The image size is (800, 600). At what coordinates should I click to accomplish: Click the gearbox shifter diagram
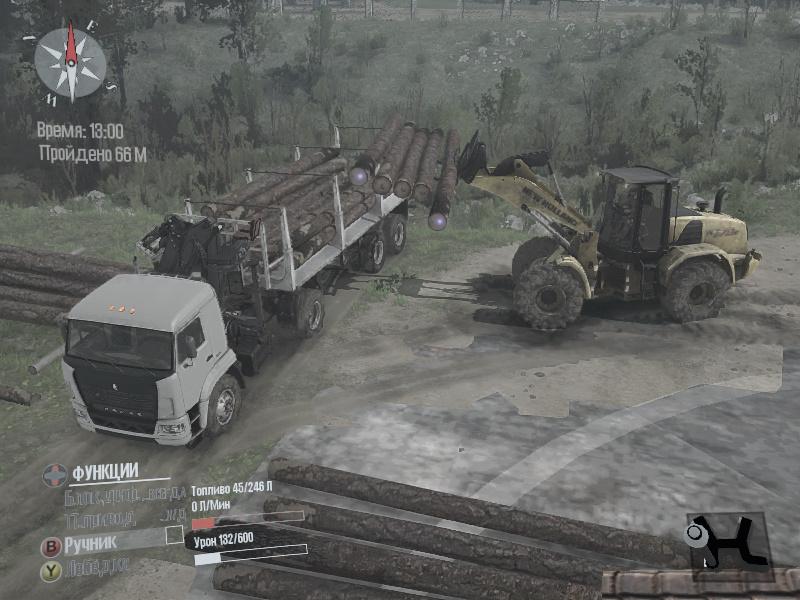point(726,541)
